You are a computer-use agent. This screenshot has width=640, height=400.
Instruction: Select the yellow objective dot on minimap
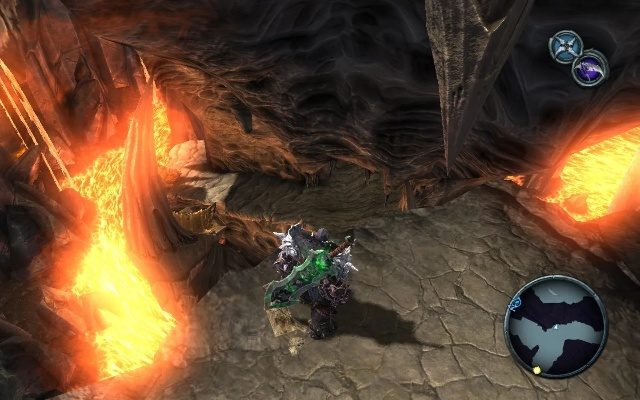[538, 369]
